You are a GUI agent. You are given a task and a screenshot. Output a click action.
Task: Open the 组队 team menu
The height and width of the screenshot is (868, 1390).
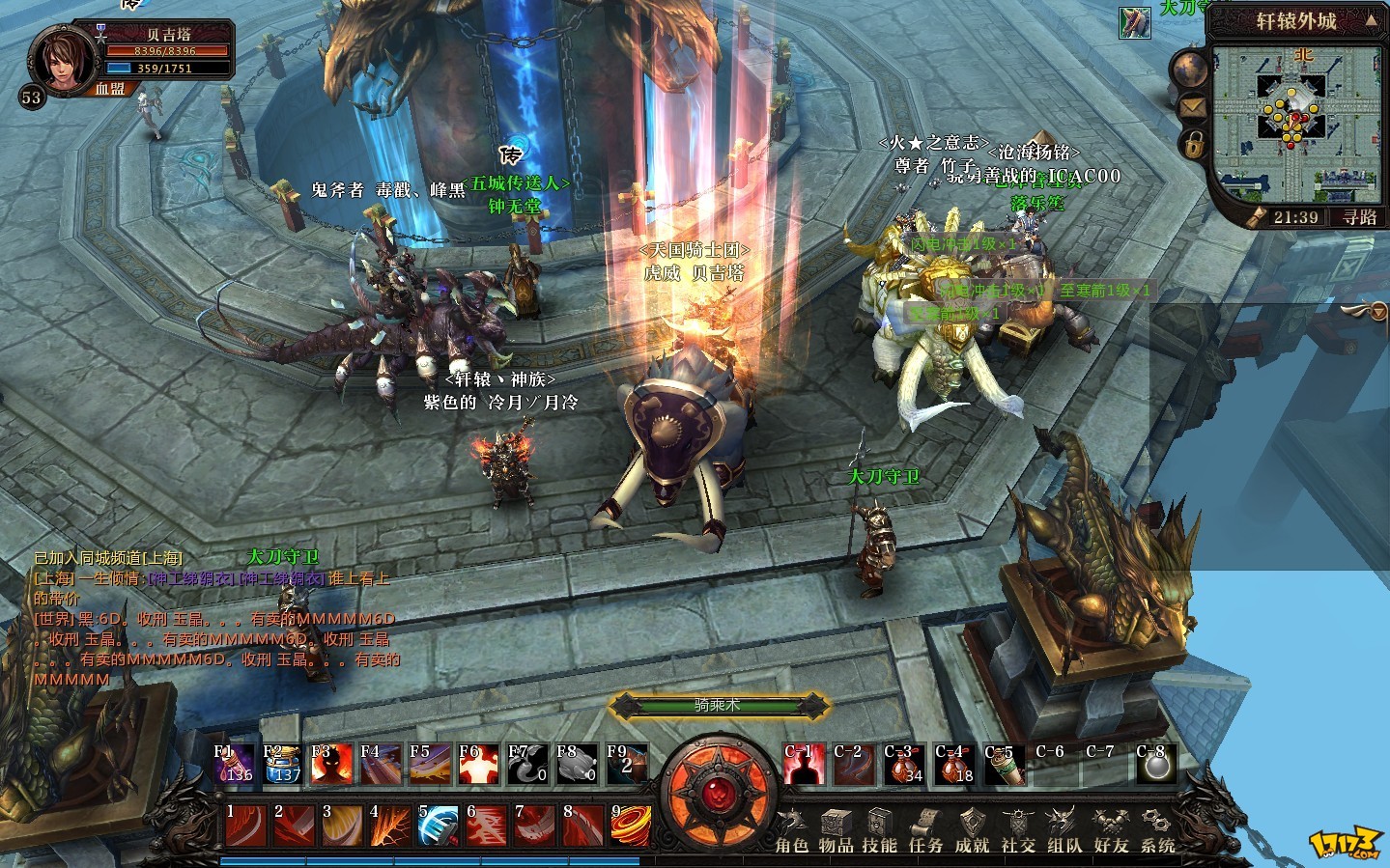pos(1064,831)
